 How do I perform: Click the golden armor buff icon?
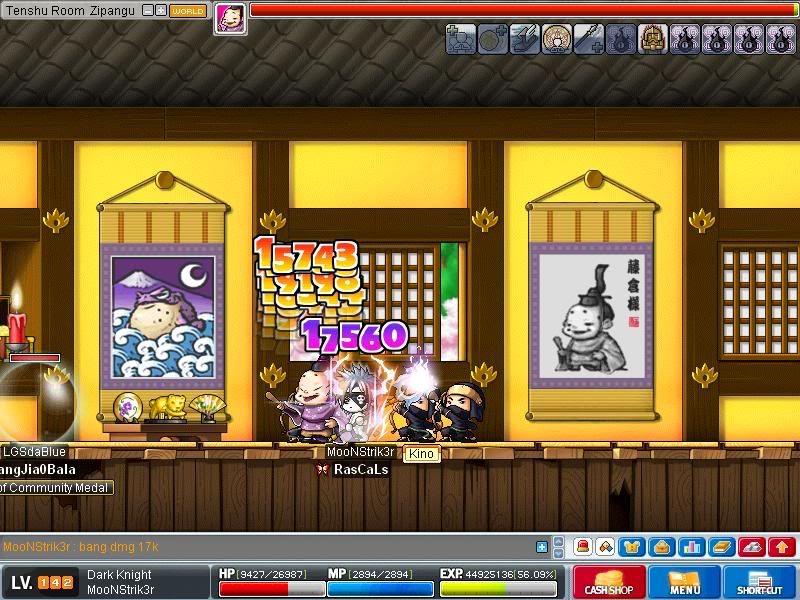[x=652, y=39]
